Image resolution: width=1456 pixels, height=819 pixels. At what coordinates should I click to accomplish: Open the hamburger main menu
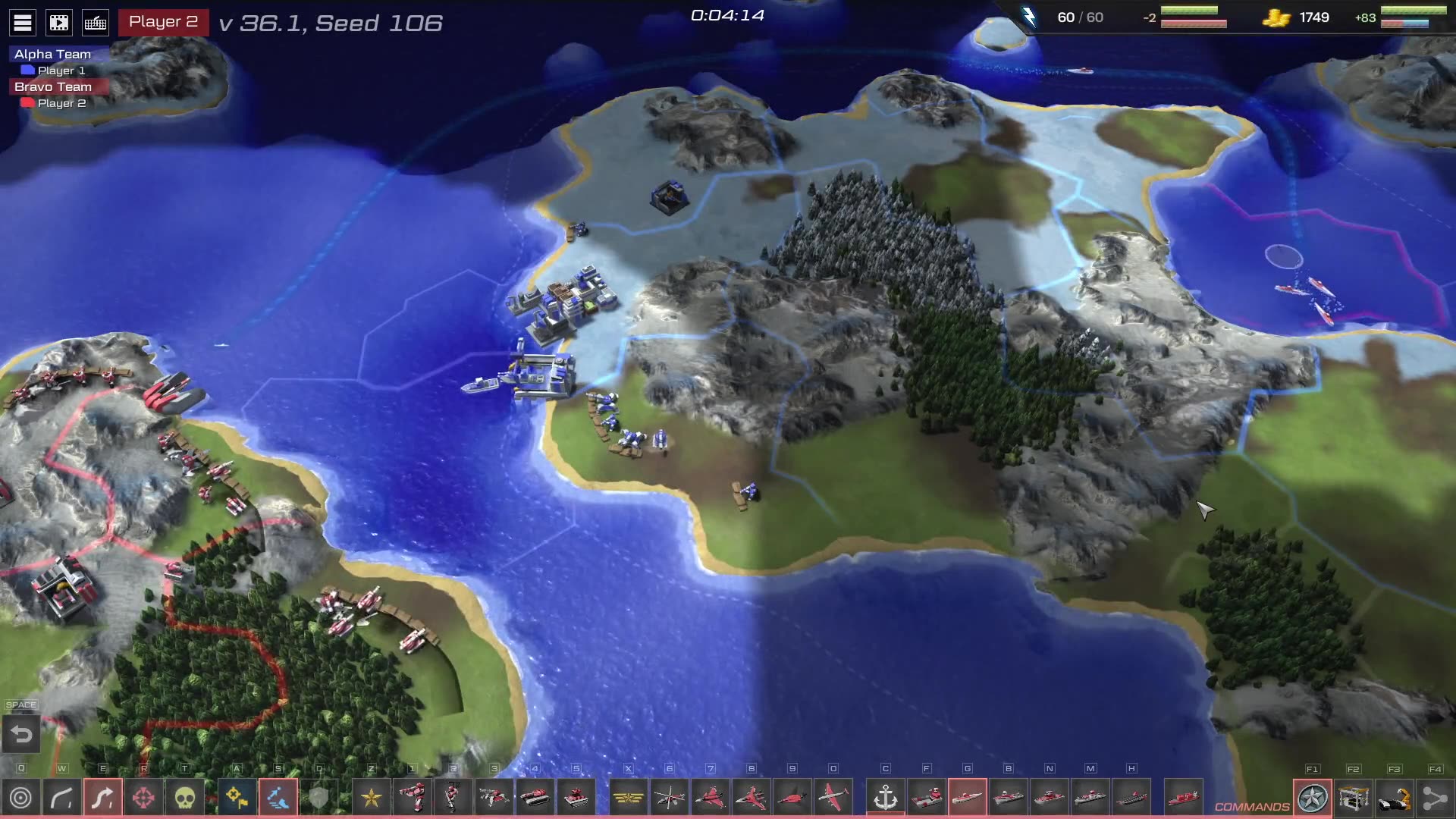click(23, 23)
